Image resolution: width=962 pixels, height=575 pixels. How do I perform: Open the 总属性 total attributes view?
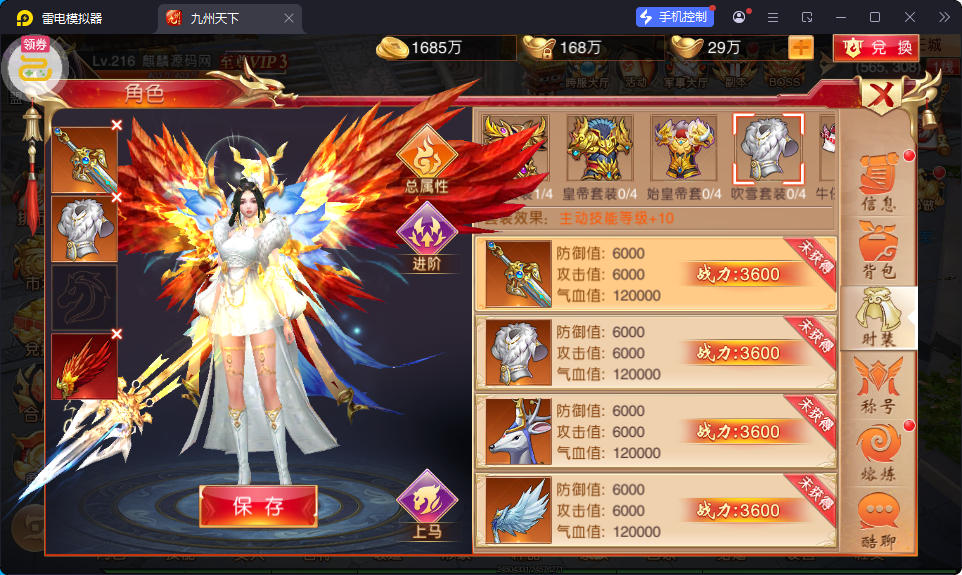tap(426, 160)
